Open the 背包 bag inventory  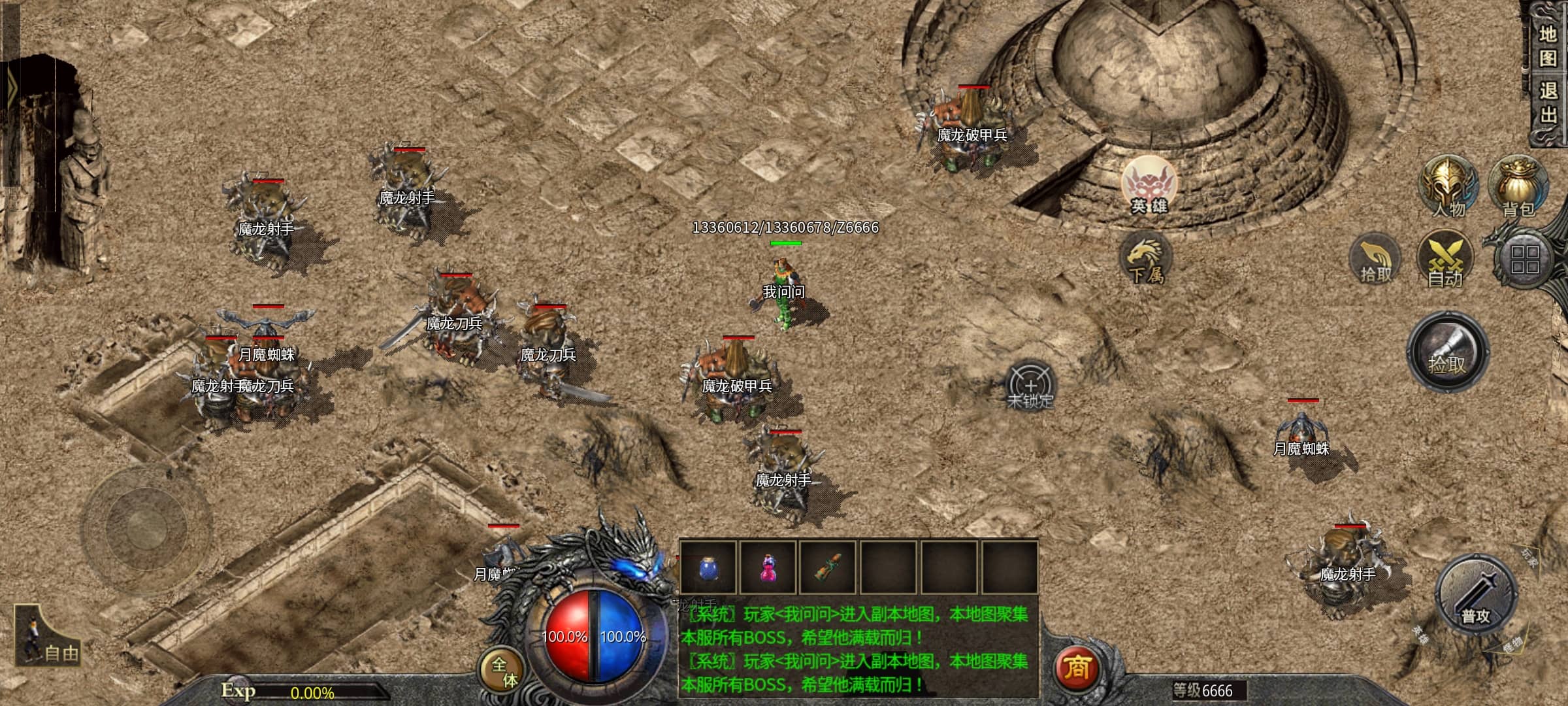pyautogui.click(x=1518, y=188)
